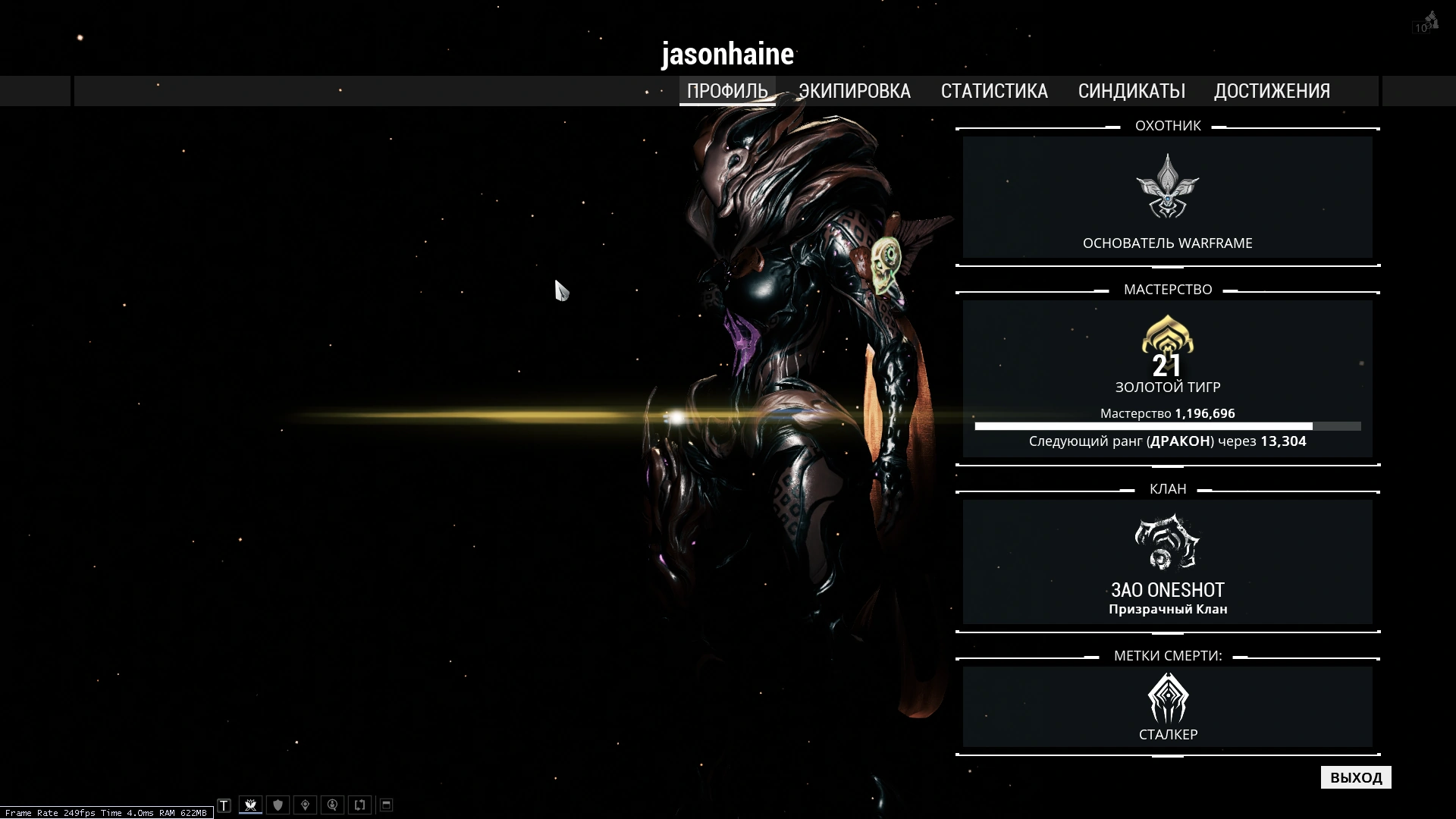
Task: Open the shield icon chat tab
Action: tap(278, 805)
